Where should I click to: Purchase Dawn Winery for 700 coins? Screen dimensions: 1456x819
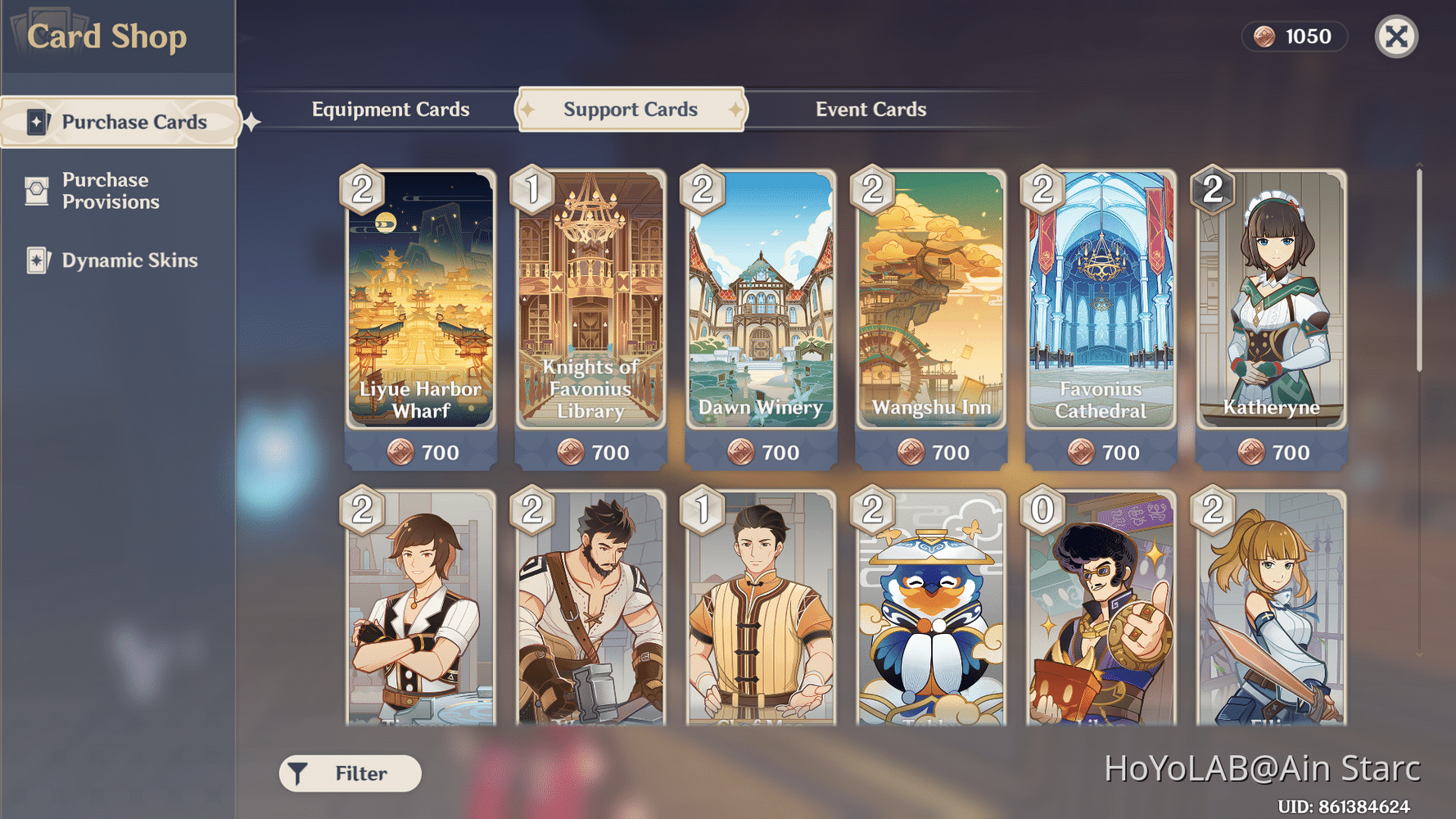tap(760, 451)
